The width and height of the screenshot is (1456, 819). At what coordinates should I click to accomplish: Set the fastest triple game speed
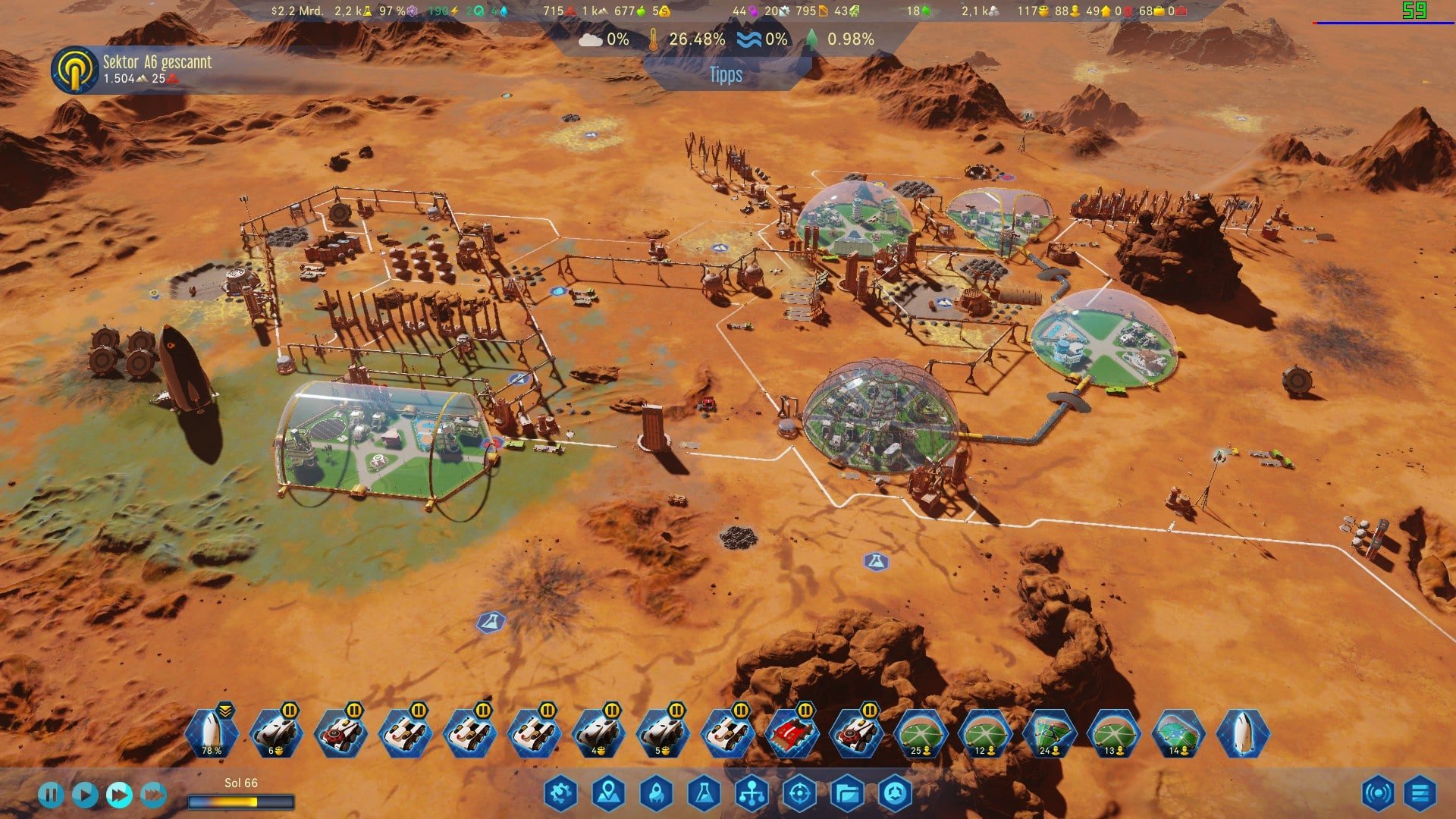(x=153, y=795)
